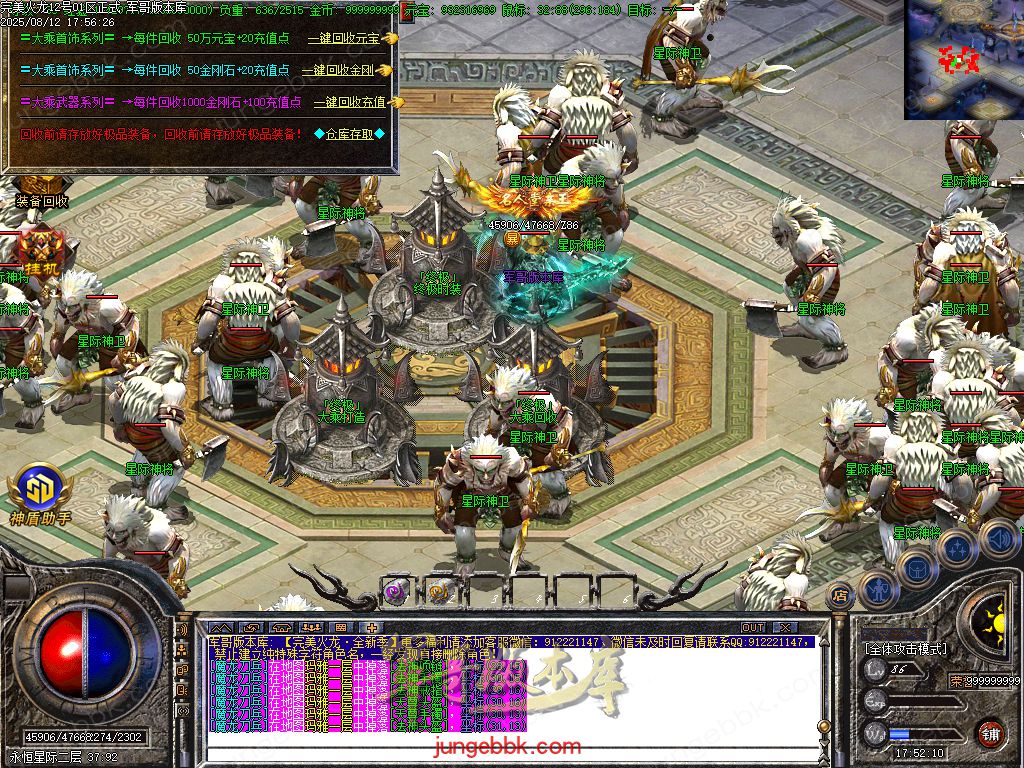Viewport: 1024px width, 768px height.
Task: Switch the 全体攻击模式 attack mode
Action: 905,649
